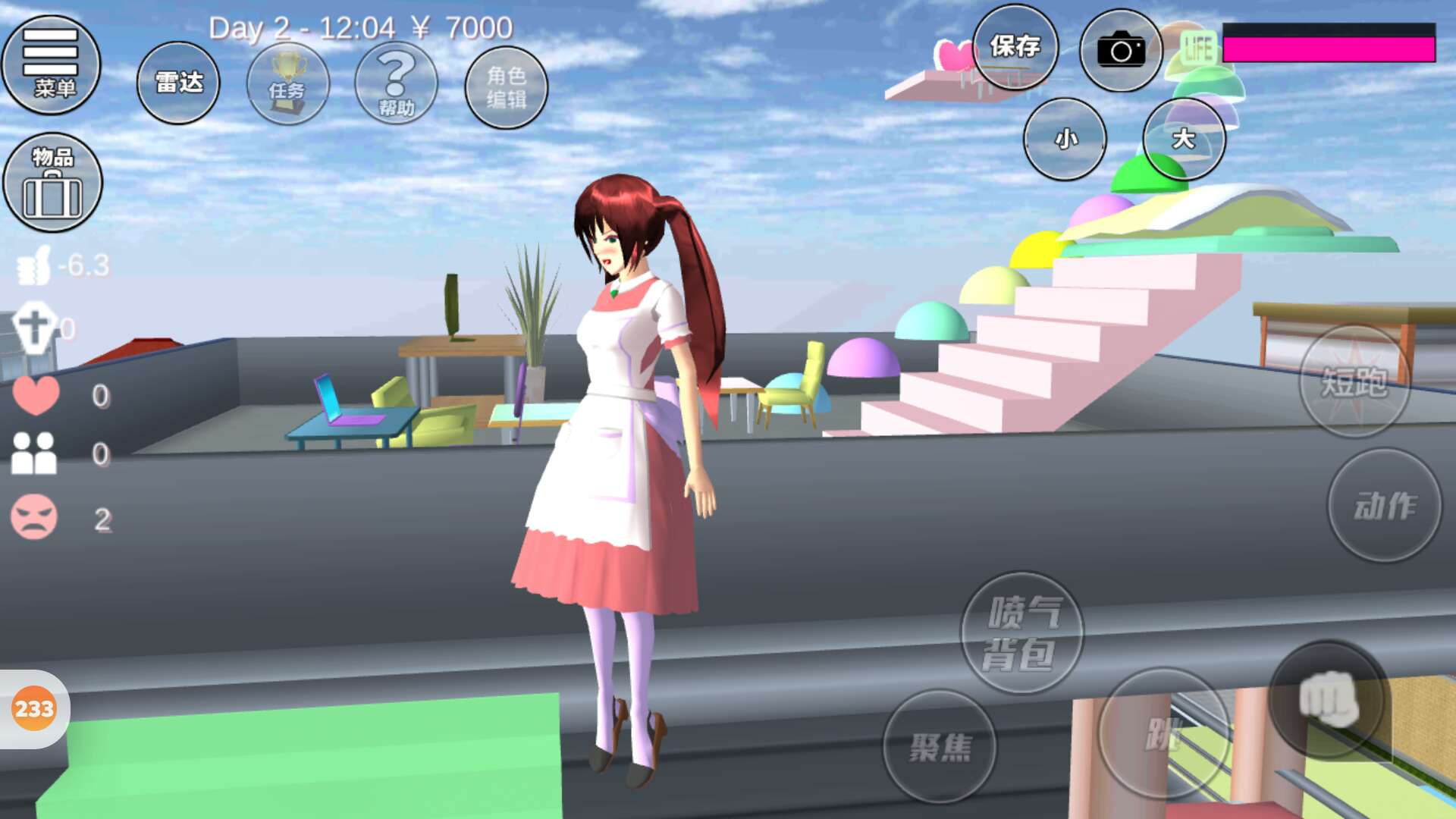Open the orange 233 overlay badge

[34, 709]
